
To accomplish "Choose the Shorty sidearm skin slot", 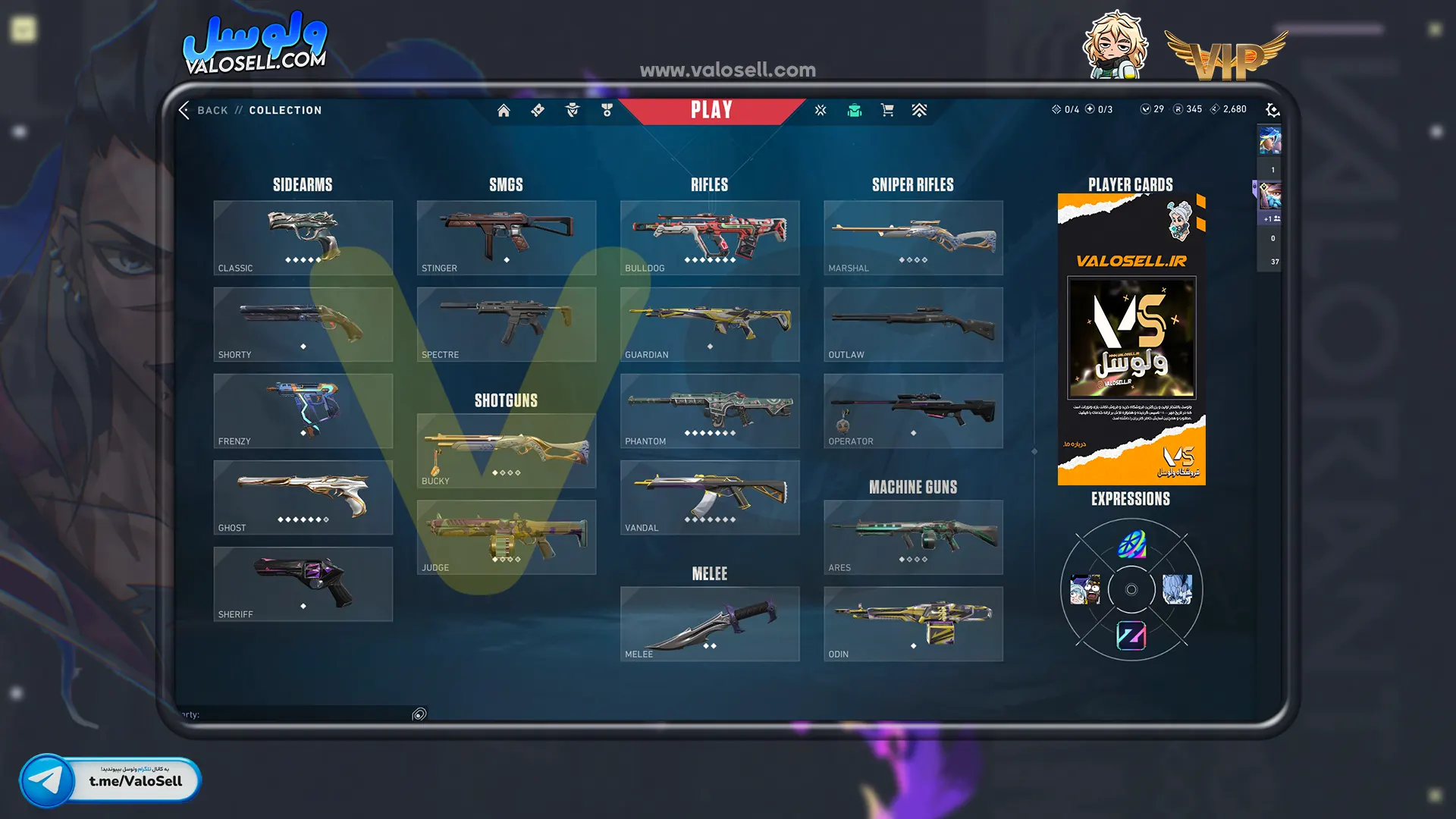I will (303, 324).
